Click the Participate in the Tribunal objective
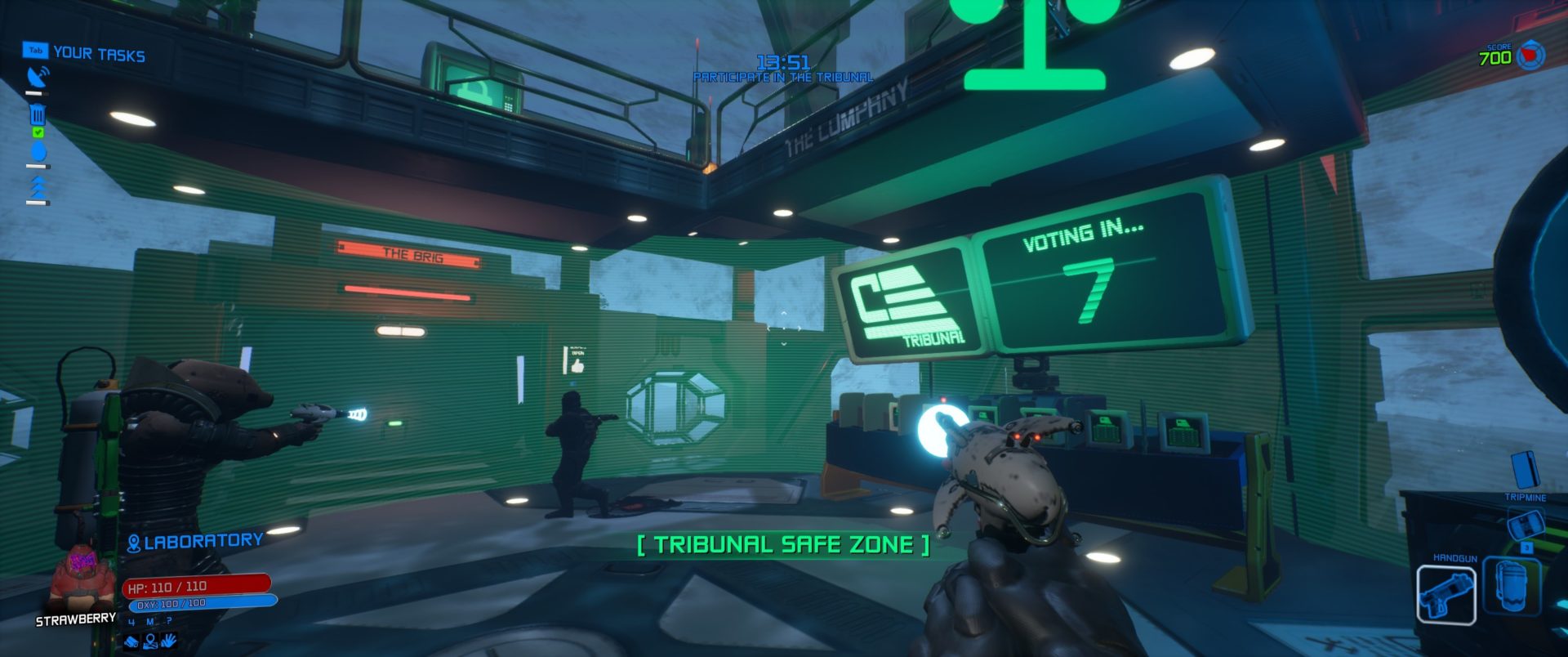 (x=782, y=77)
